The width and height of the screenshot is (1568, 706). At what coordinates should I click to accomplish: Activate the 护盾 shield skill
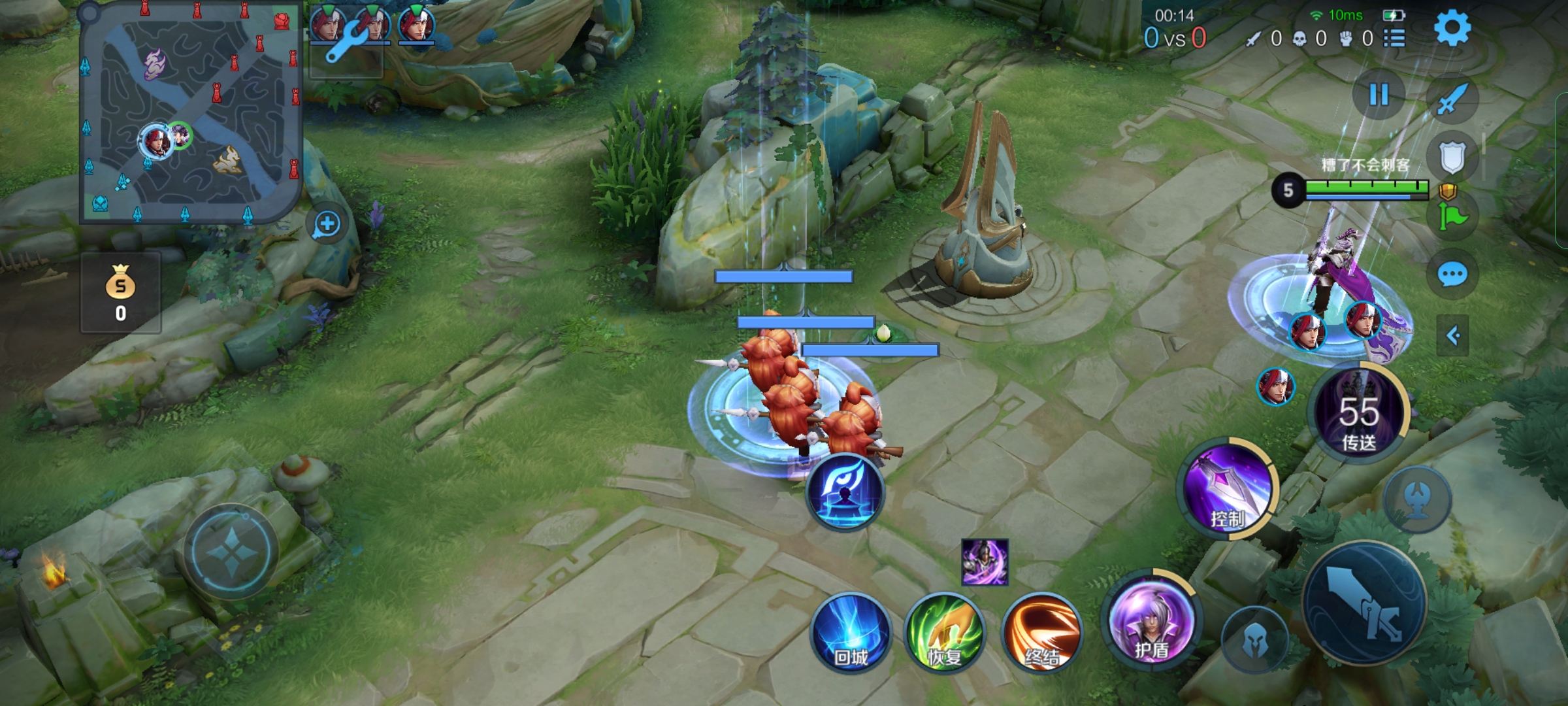[x=1152, y=621]
